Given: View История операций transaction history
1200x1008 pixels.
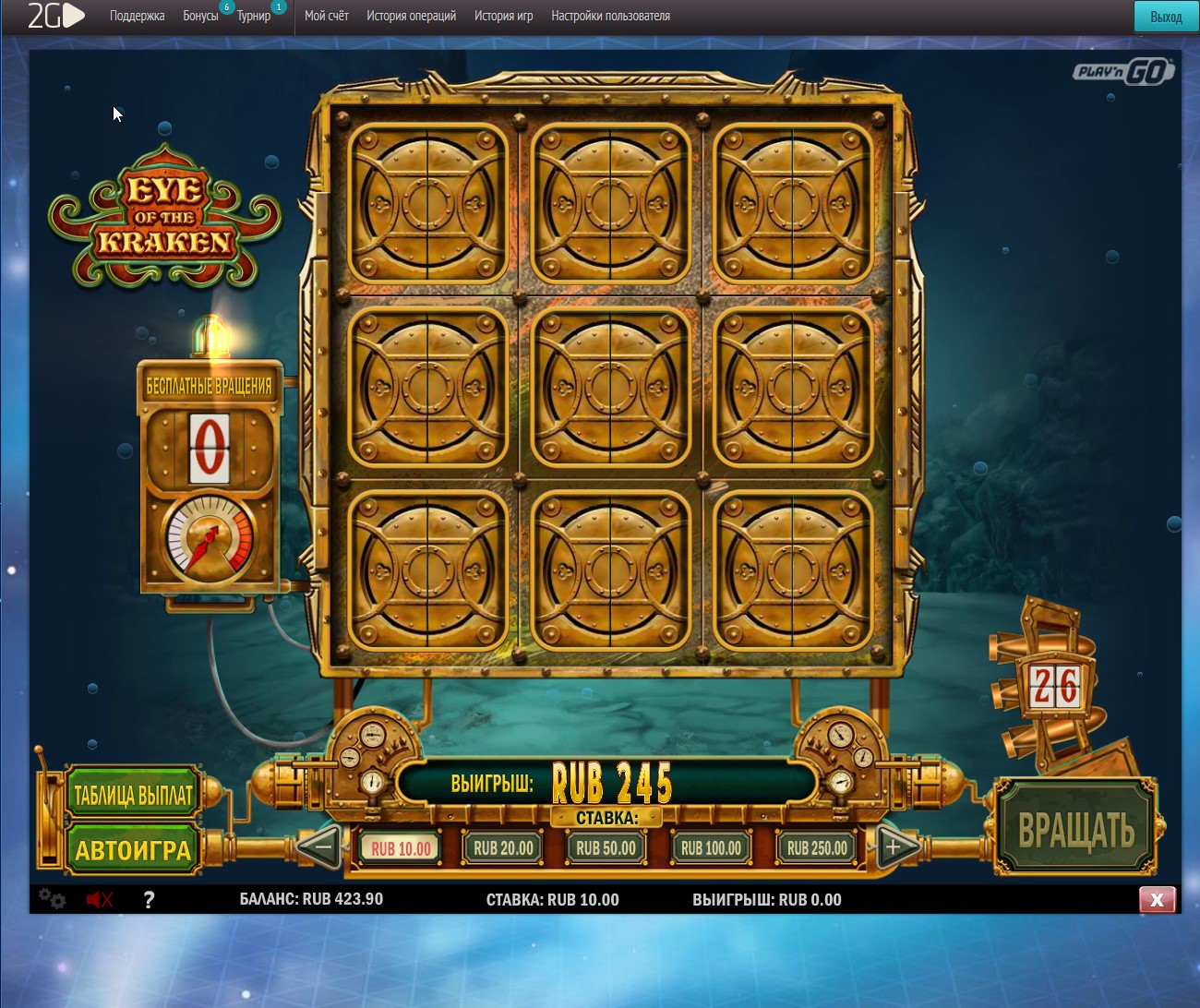Looking at the screenshot, I should click(411, 16).
